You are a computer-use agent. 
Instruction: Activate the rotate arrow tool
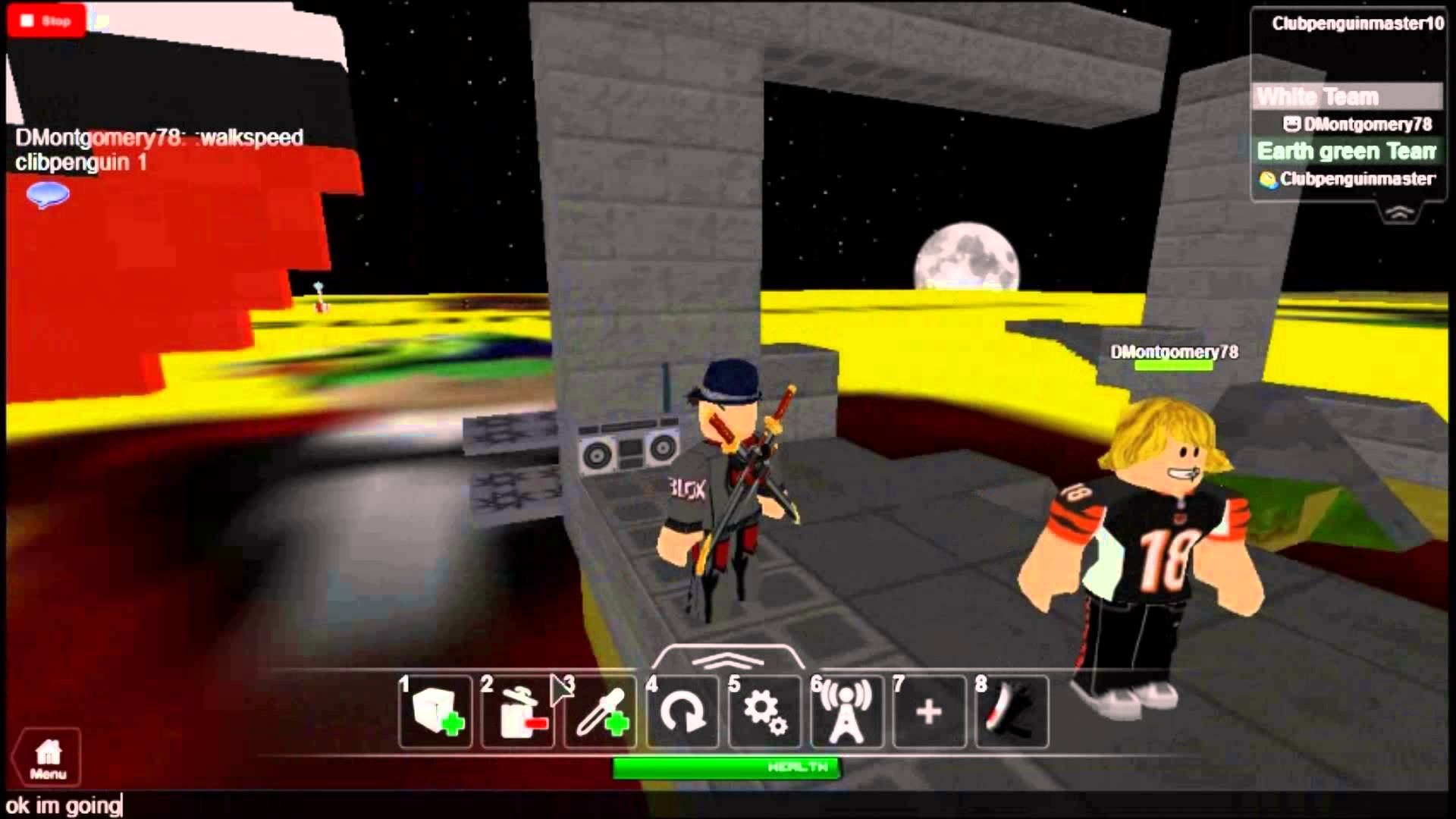click(x=682, y=712)
